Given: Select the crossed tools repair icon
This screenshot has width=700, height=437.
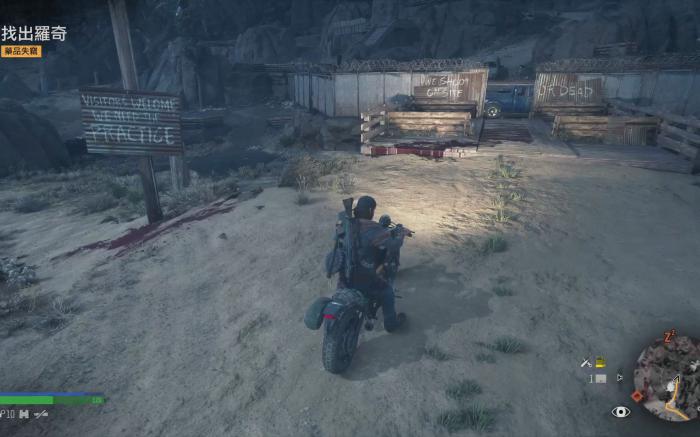Looking at the screenshot, I should point(586,362).
